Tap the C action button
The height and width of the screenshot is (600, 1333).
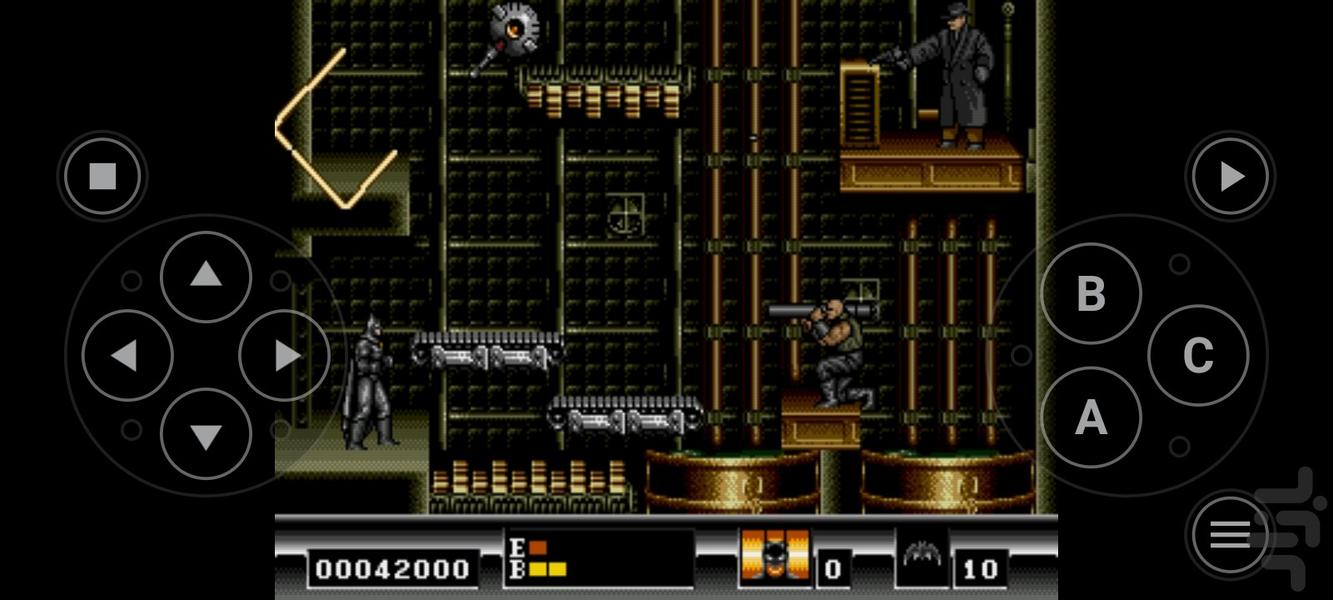[1197, 355]
